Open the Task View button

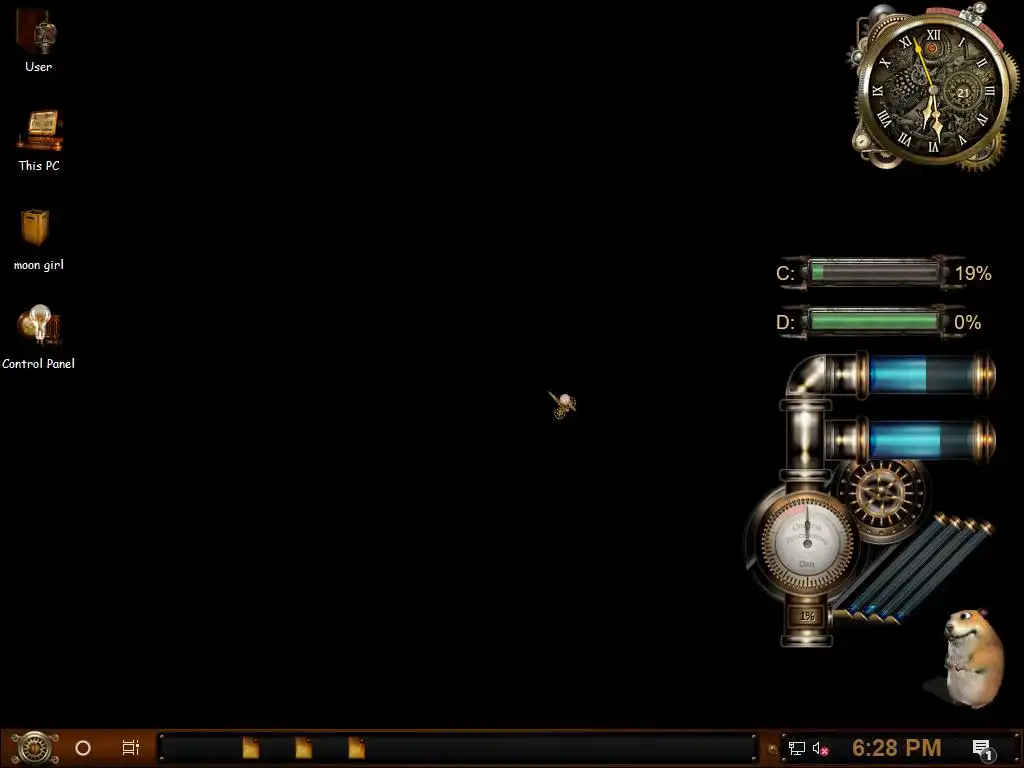click(x=130, y=747)
